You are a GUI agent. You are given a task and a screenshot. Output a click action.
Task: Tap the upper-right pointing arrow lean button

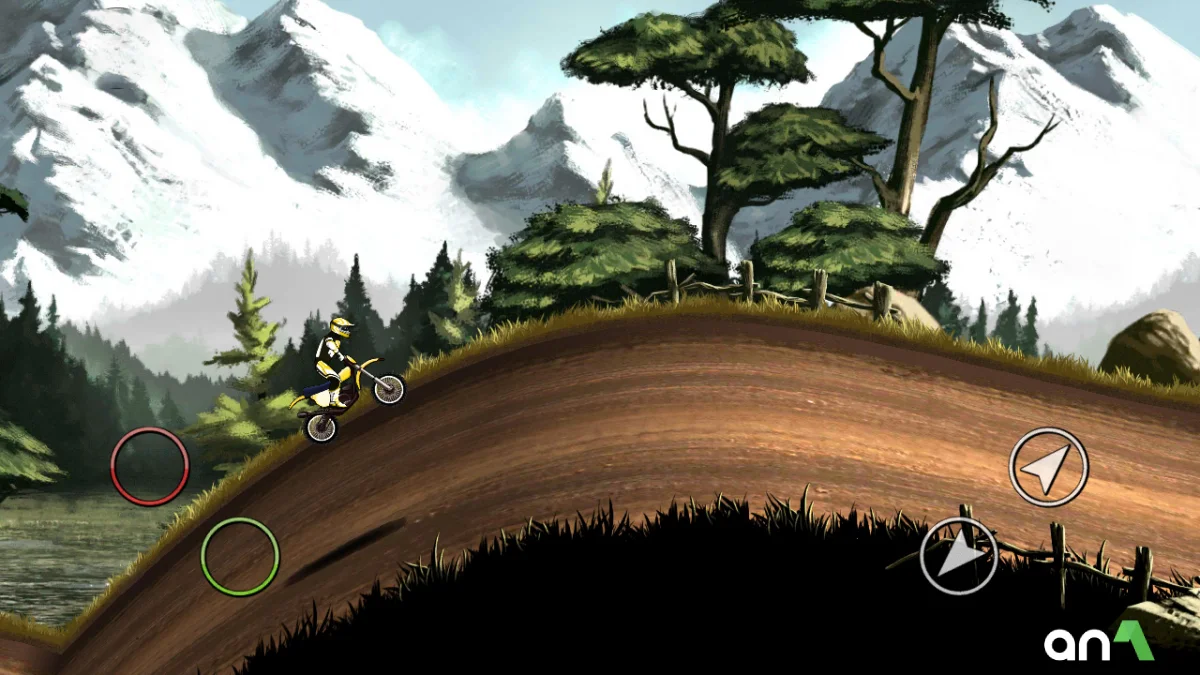click(x=1048, y=467)
